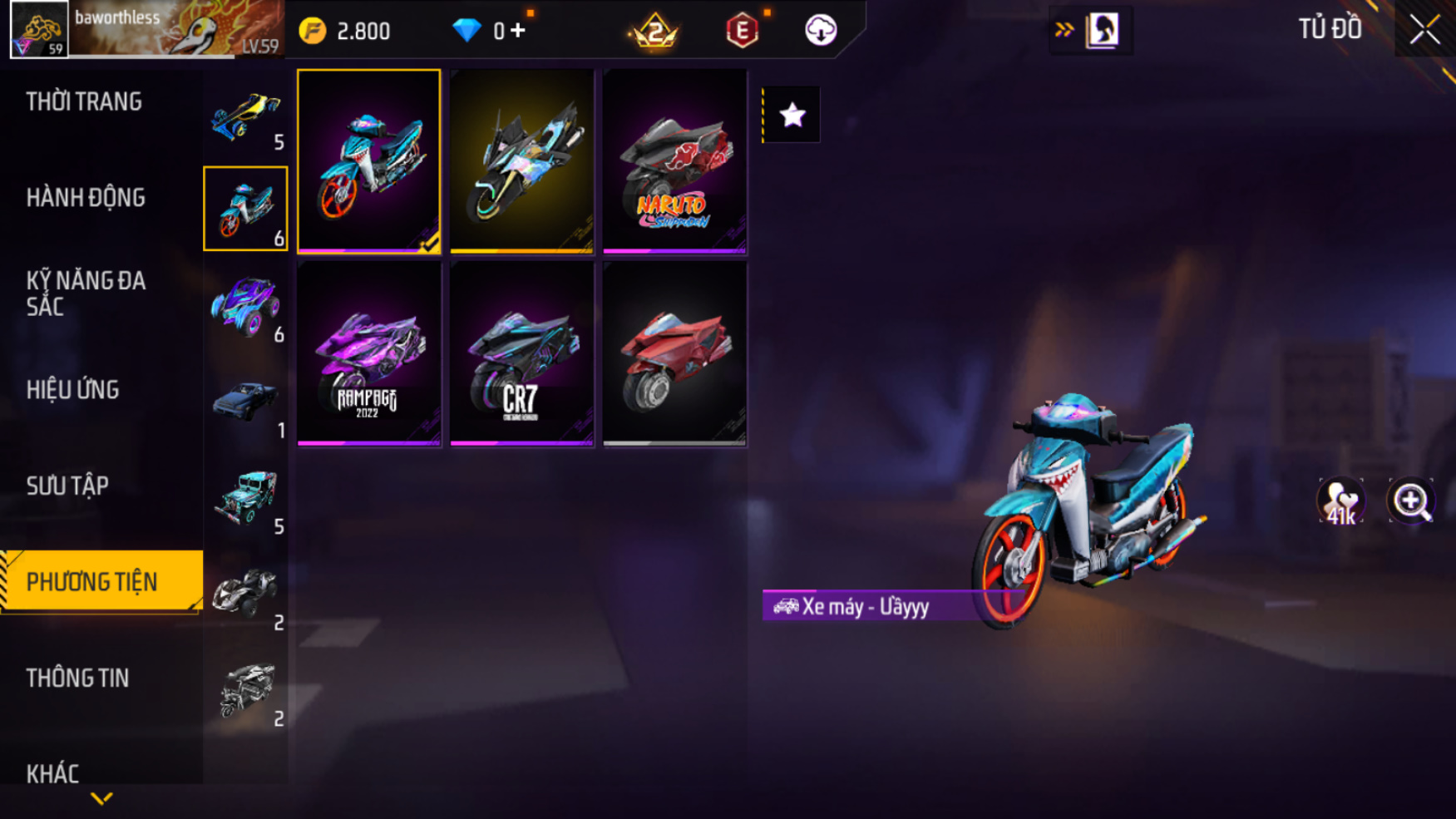Select Kỹ Năng Đa Sắc category

pos(86,293)
